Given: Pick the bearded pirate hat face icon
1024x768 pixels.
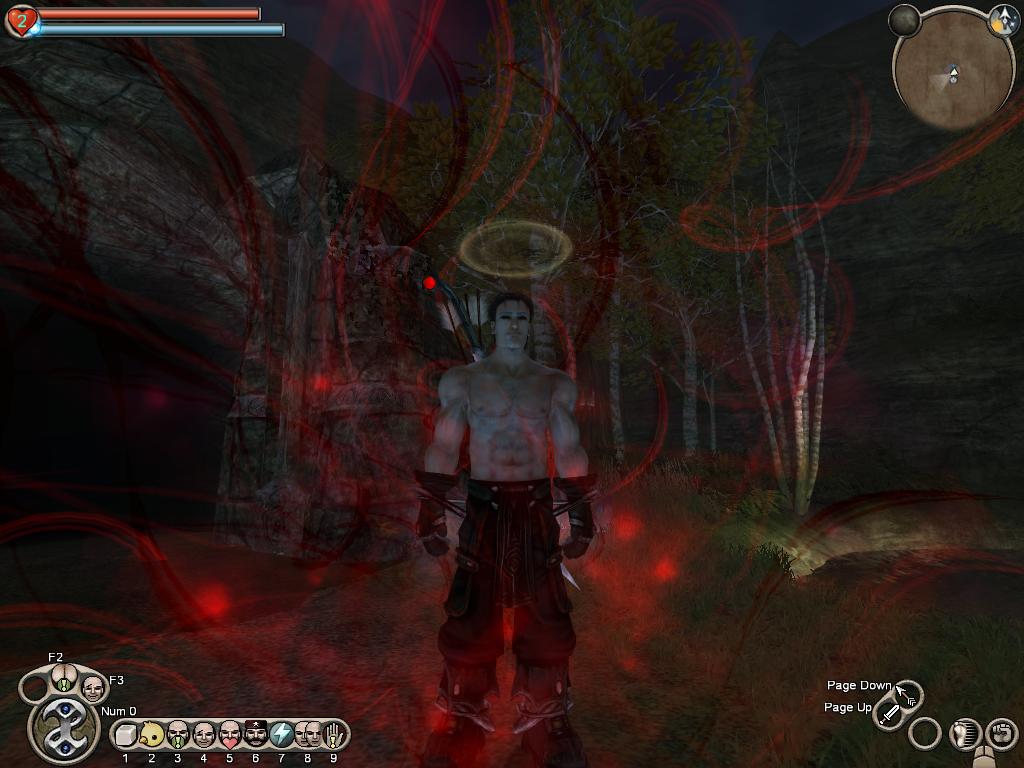Looking at the screenshot, I should click(x=255, y=735).
